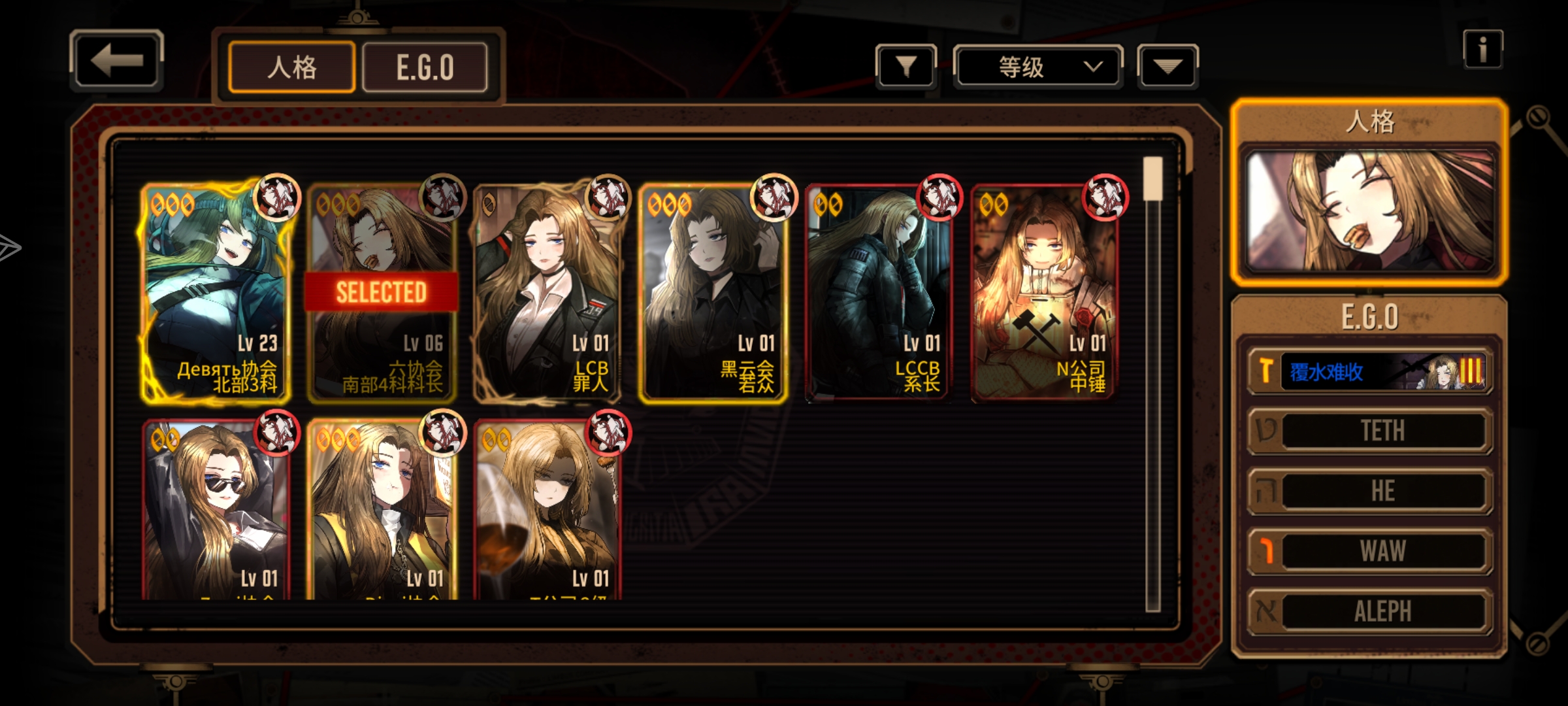Screen dimensions: 1568x706
Task: Open the 覆水难收 ZAYIN E.G.O slot
Action: (1370, 371)
